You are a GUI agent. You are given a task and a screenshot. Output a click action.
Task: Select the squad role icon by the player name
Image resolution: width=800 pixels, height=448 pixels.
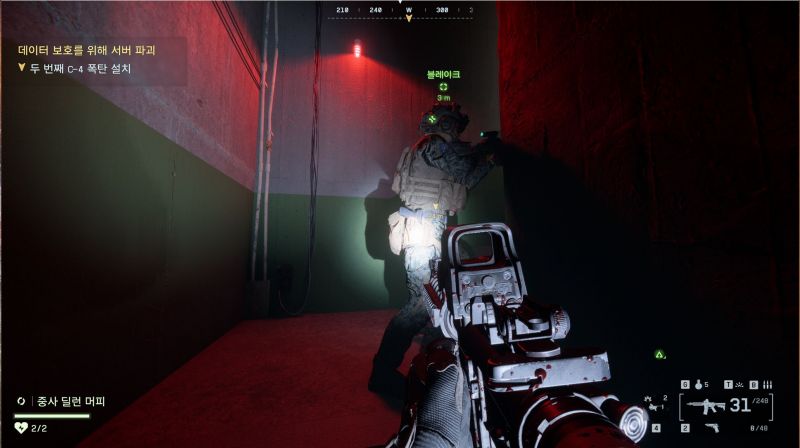[21, 402]
